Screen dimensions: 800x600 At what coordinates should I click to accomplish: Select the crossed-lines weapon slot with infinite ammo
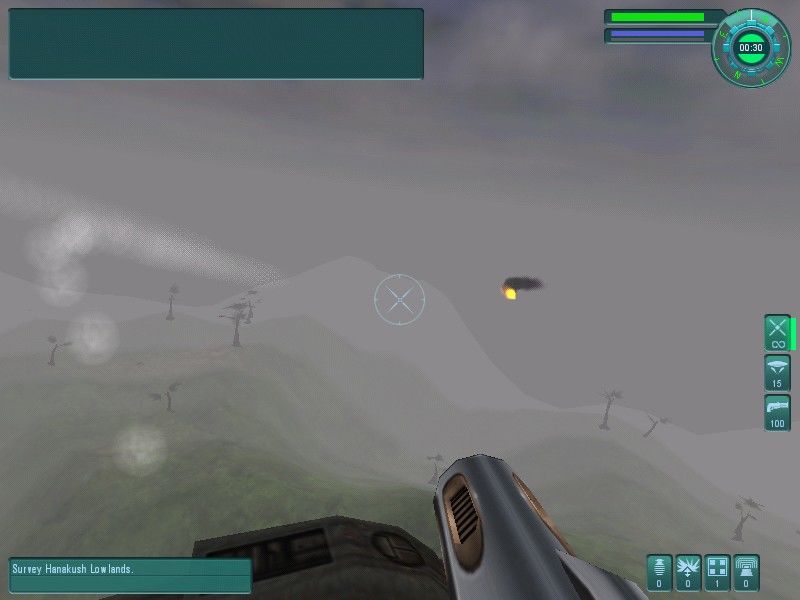tap(777, 332)
